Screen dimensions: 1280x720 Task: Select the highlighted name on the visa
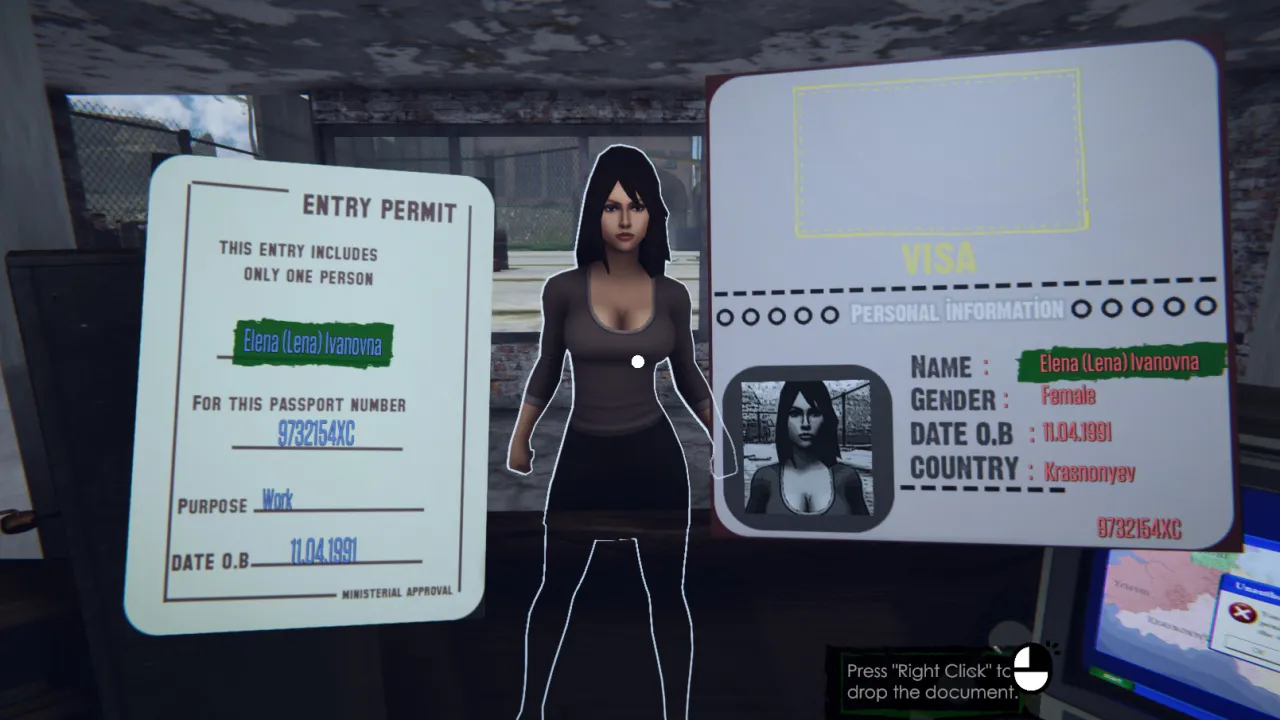pyautogui.click(x=1118, y=364)
